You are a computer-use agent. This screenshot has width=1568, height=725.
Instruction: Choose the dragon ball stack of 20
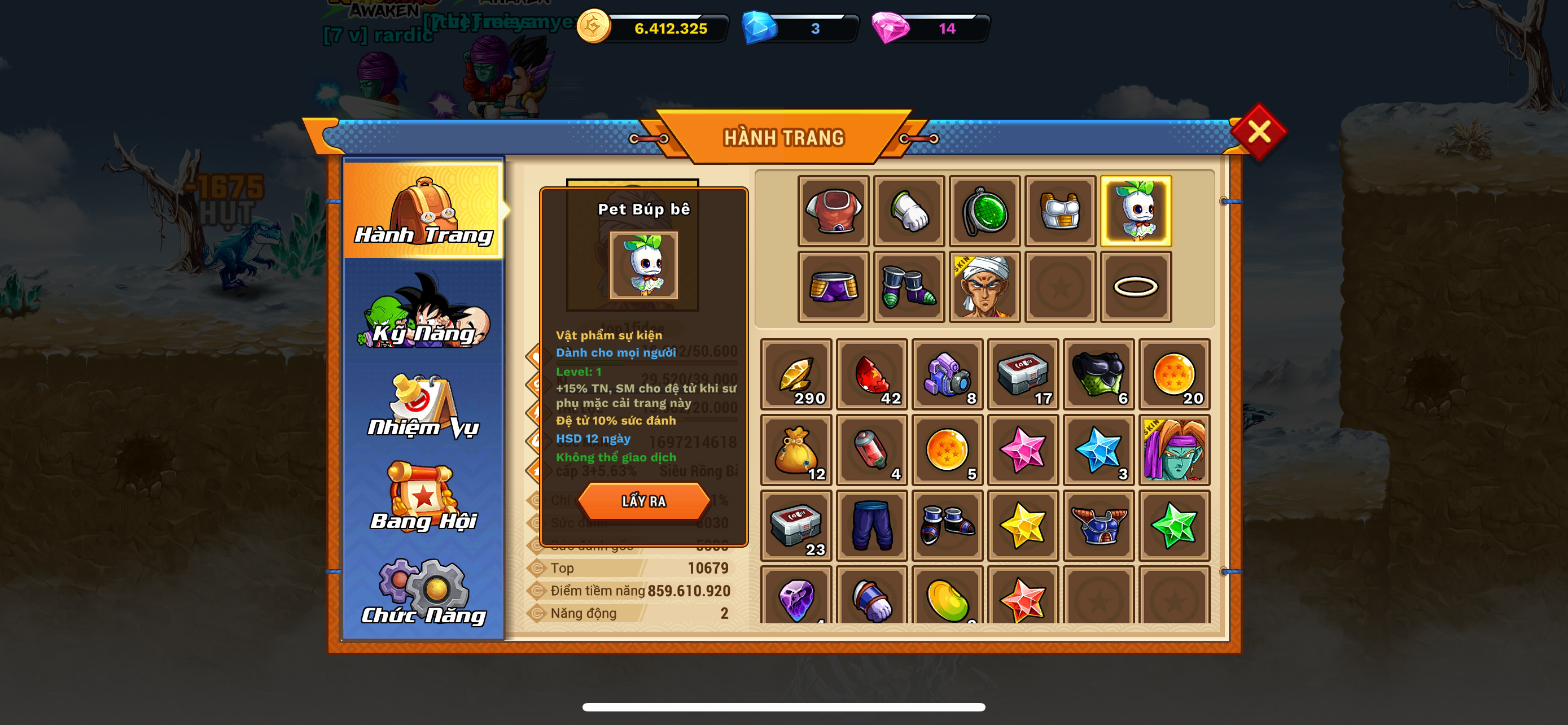(x=1174, y=374)
